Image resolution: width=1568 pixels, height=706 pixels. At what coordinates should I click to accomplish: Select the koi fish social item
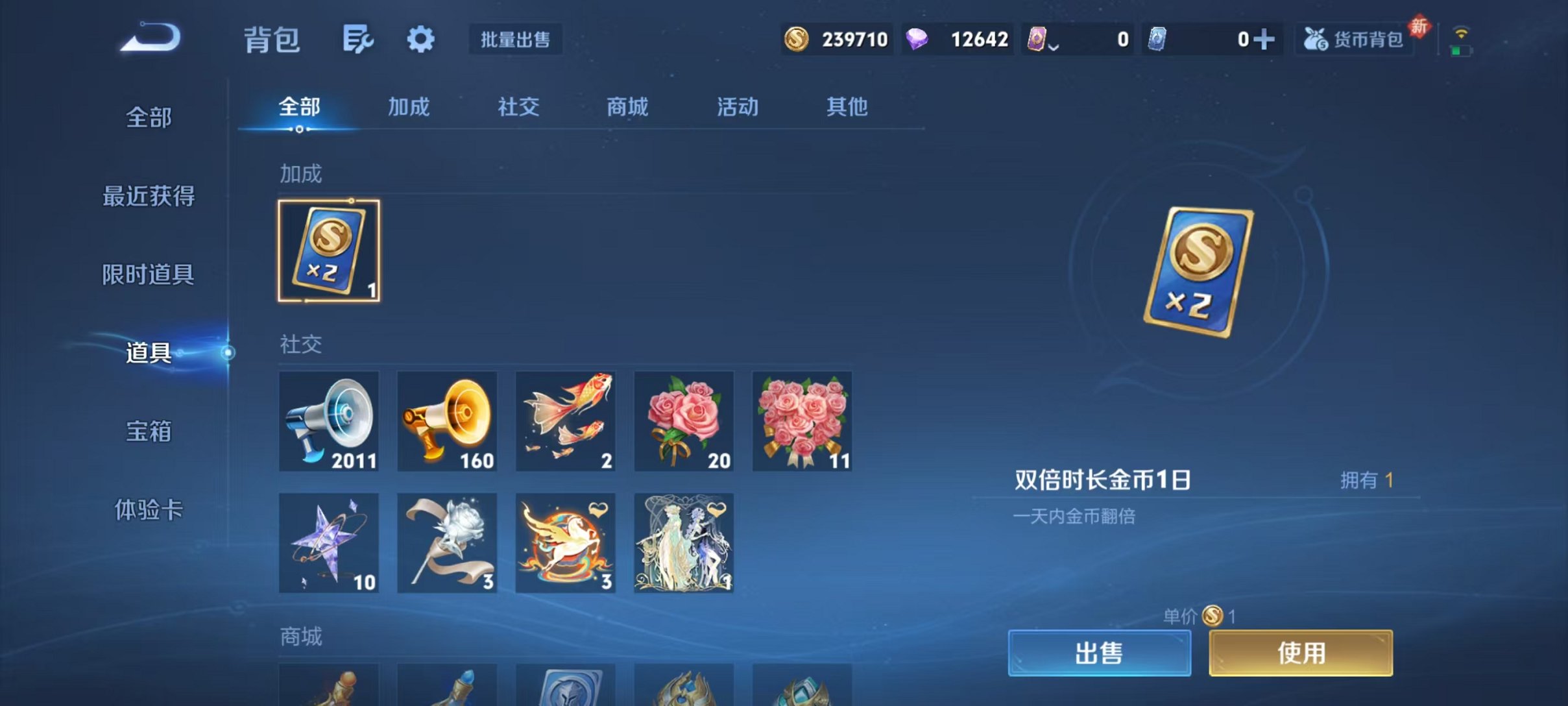tap(566, 420)
